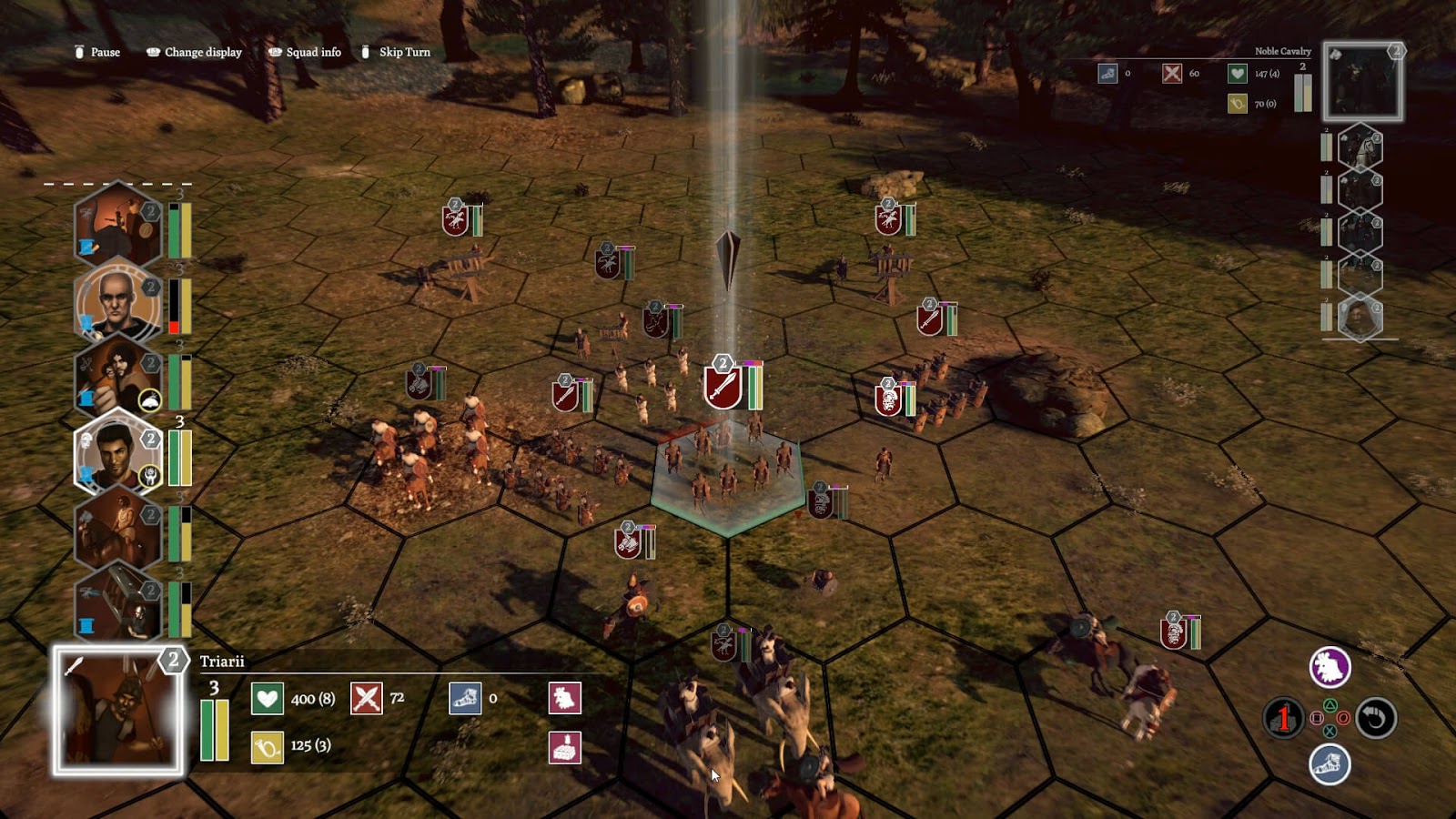Expand the chevron below the Noble Cavalry portrait

pyautogui.click(x=1361, y=125)
